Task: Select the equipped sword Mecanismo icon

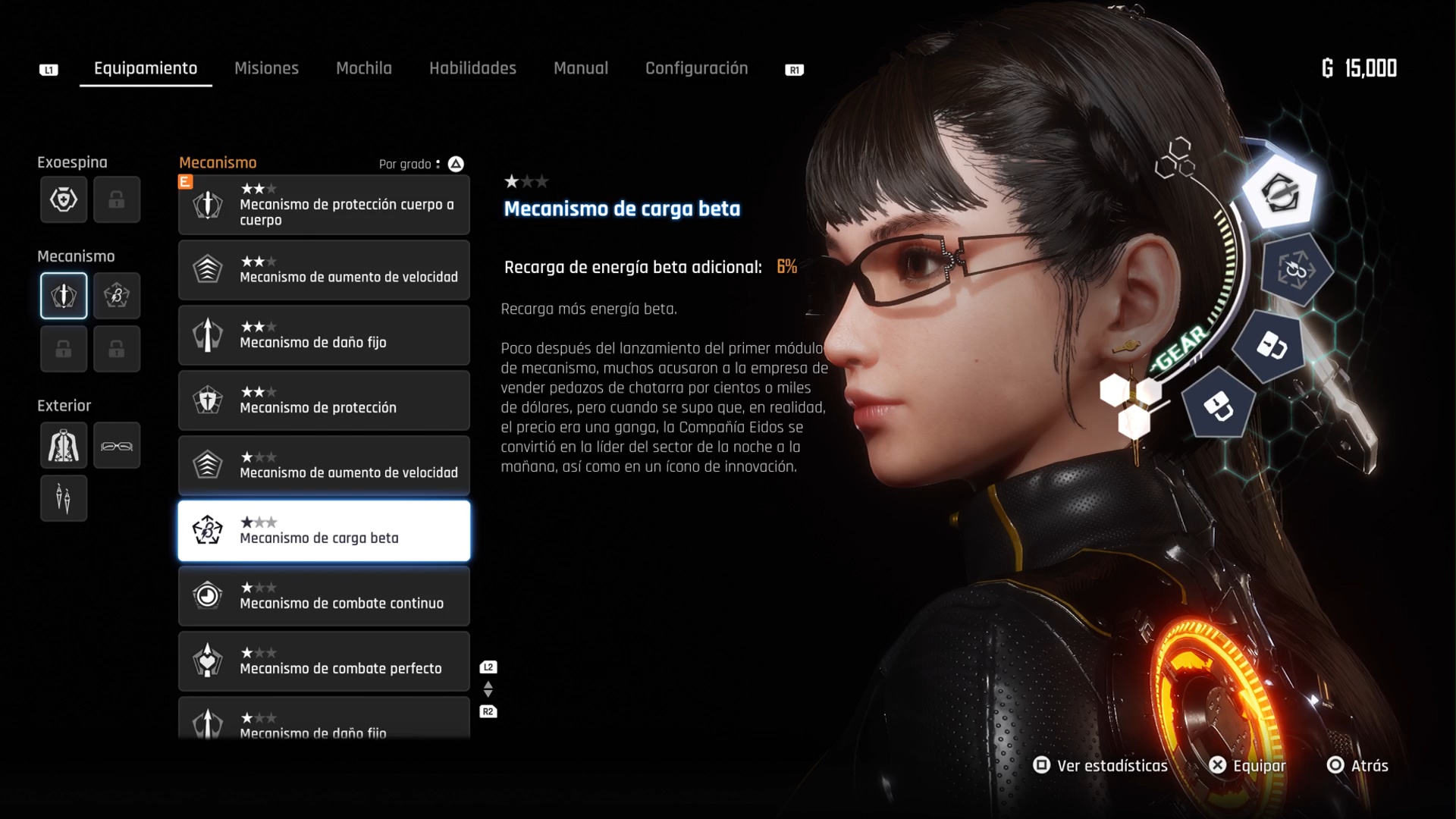Action: (x=64, y=296)
